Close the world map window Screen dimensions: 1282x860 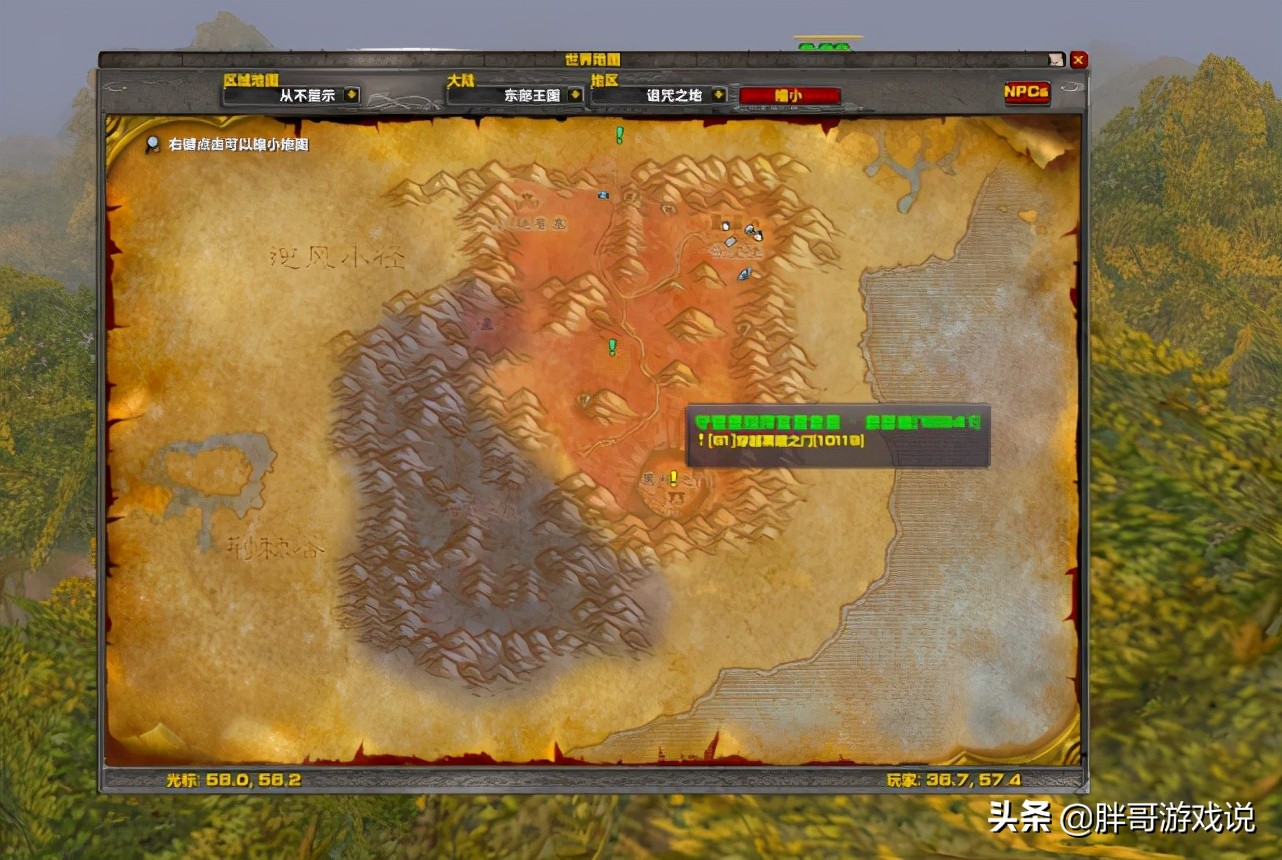(x=1078, y=60)
